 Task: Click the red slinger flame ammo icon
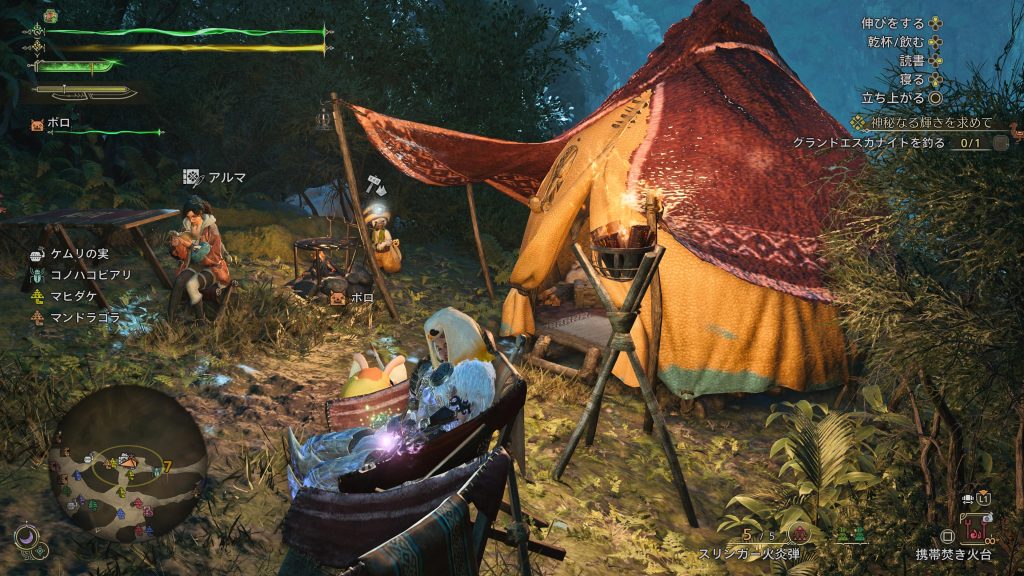tap(801, 534)
